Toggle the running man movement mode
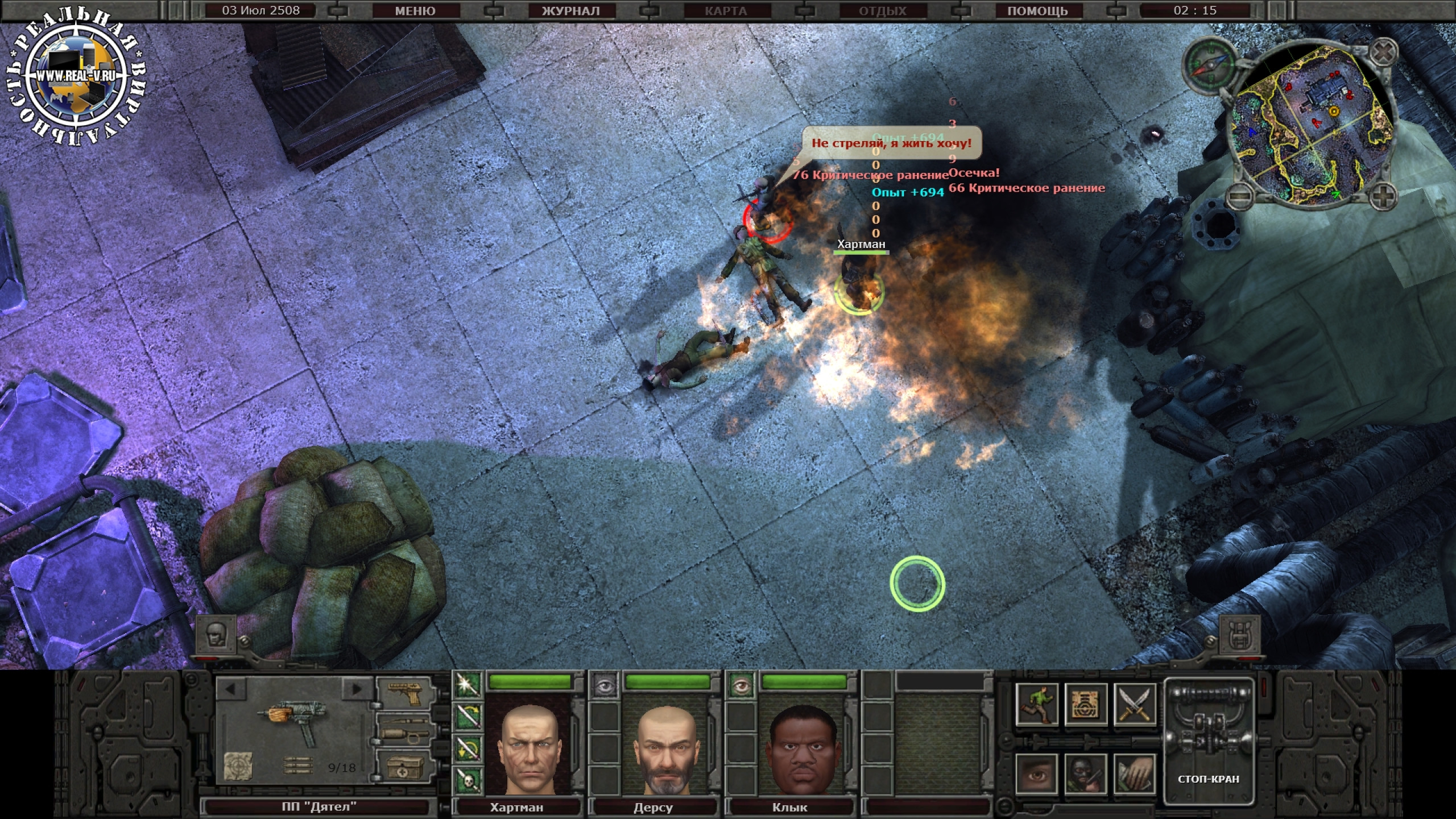Screen dimensions: 1456x819 coord(1037,705)
